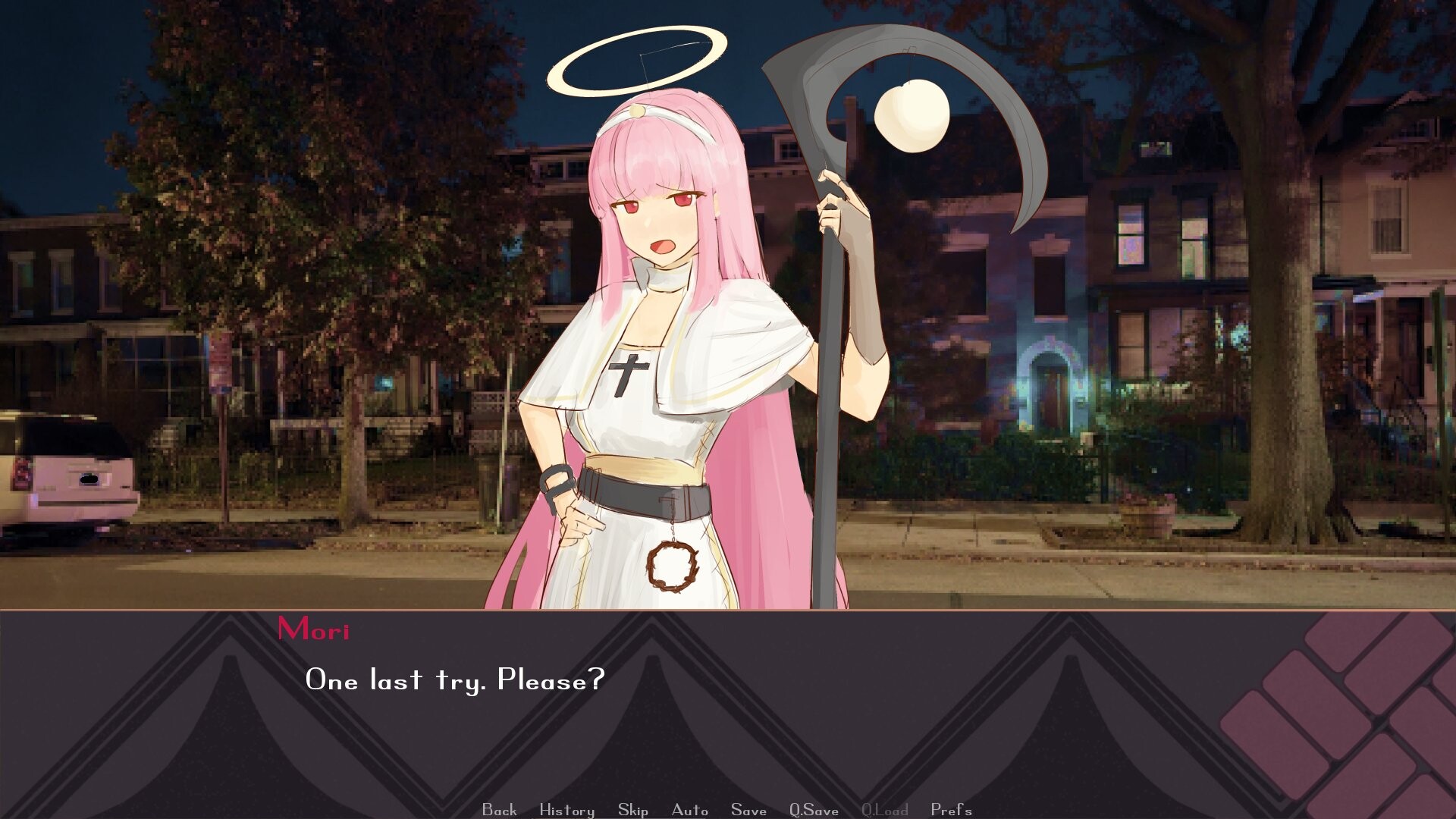
Task: Open the Prefs settings menu
Action: 949,809
